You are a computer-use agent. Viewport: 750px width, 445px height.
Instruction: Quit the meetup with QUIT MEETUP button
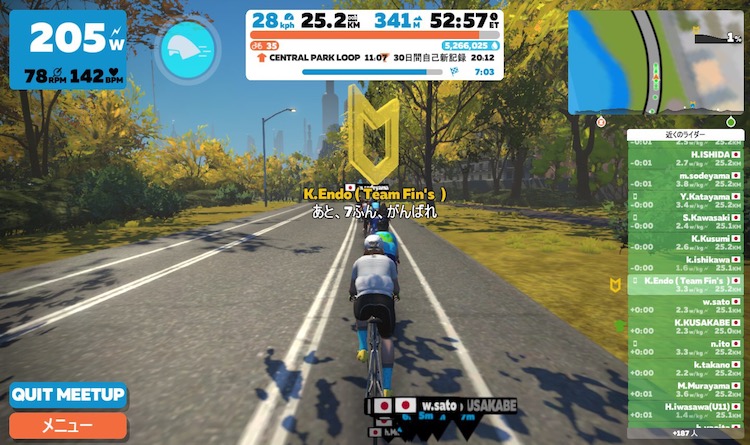68,395
